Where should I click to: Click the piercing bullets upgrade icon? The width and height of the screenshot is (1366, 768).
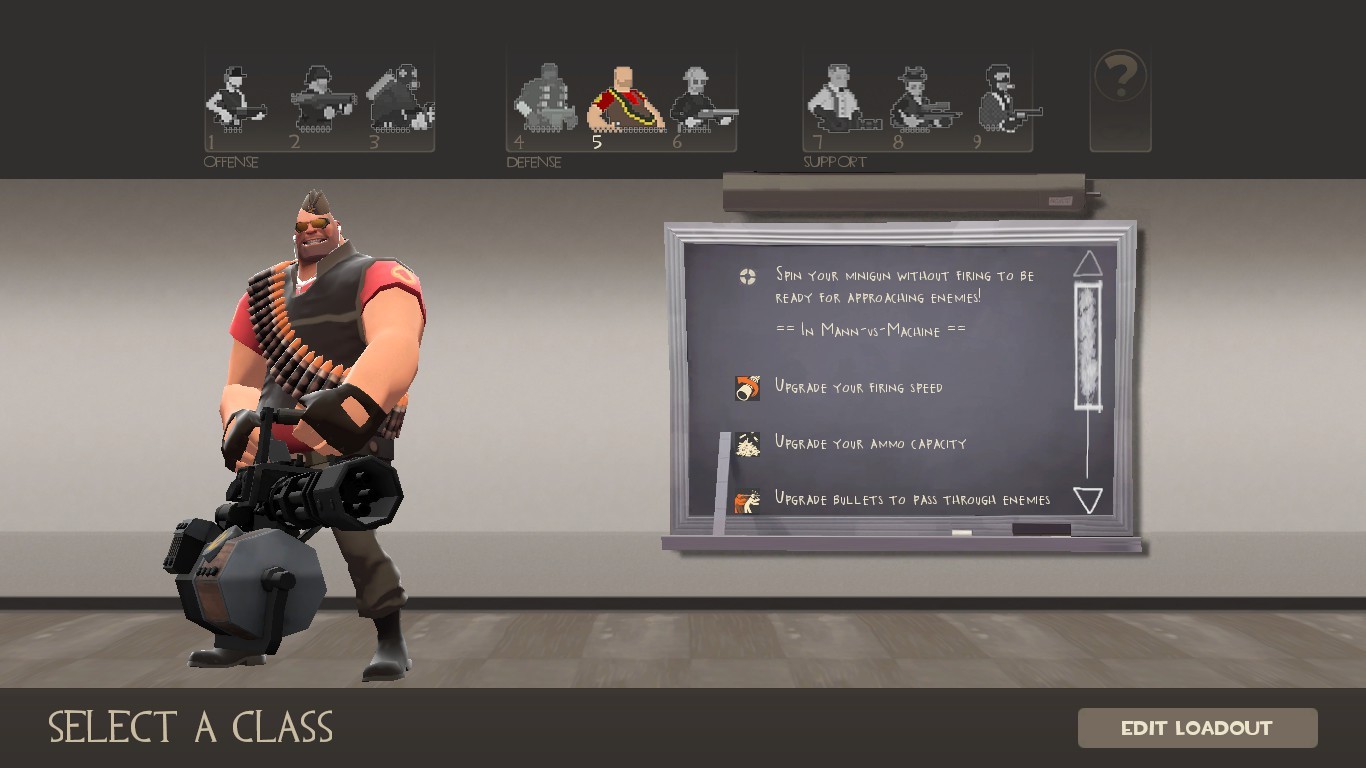(745, 500)
